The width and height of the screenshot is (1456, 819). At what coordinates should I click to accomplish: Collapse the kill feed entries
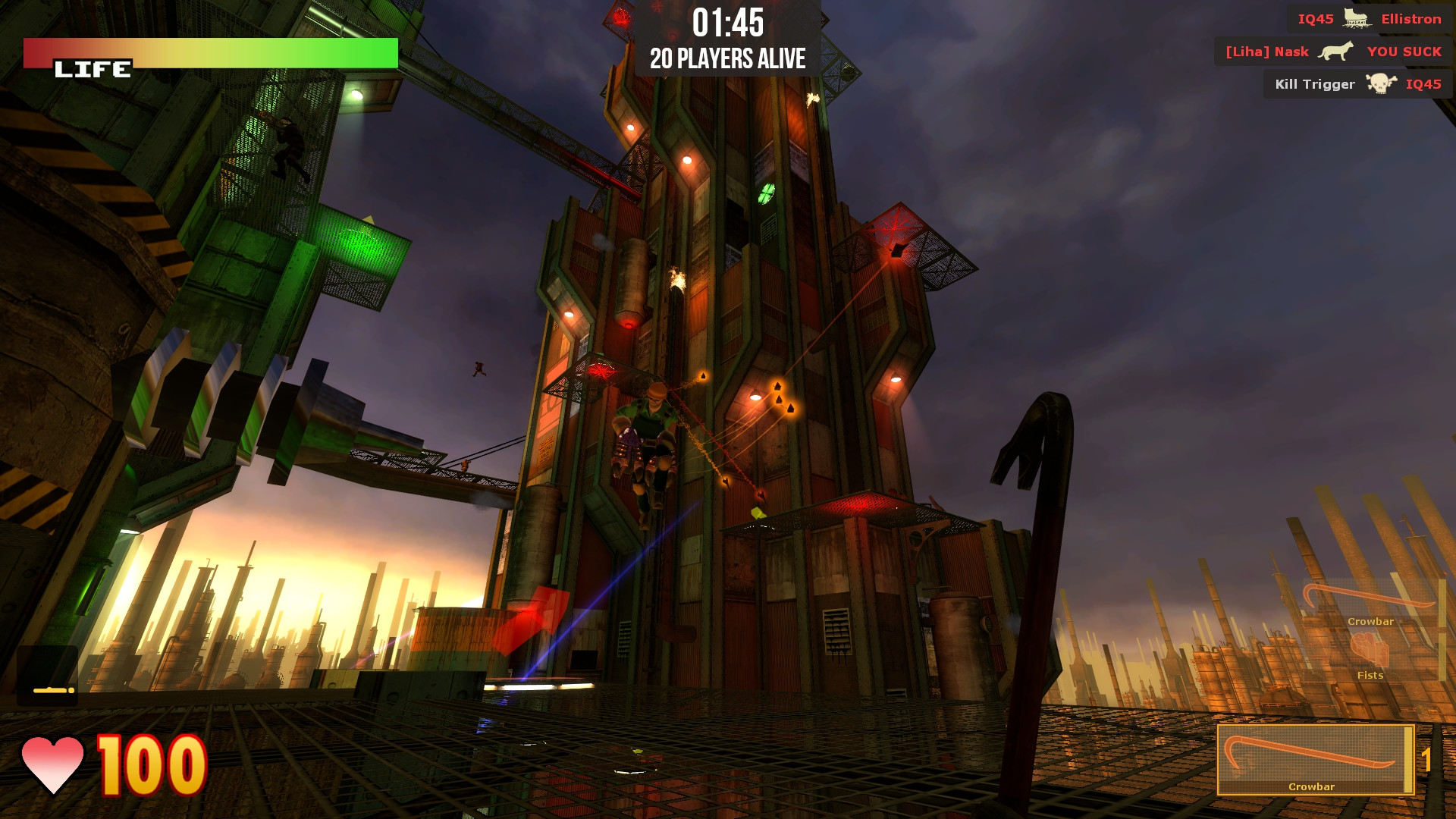click(x=1356, y=52)
